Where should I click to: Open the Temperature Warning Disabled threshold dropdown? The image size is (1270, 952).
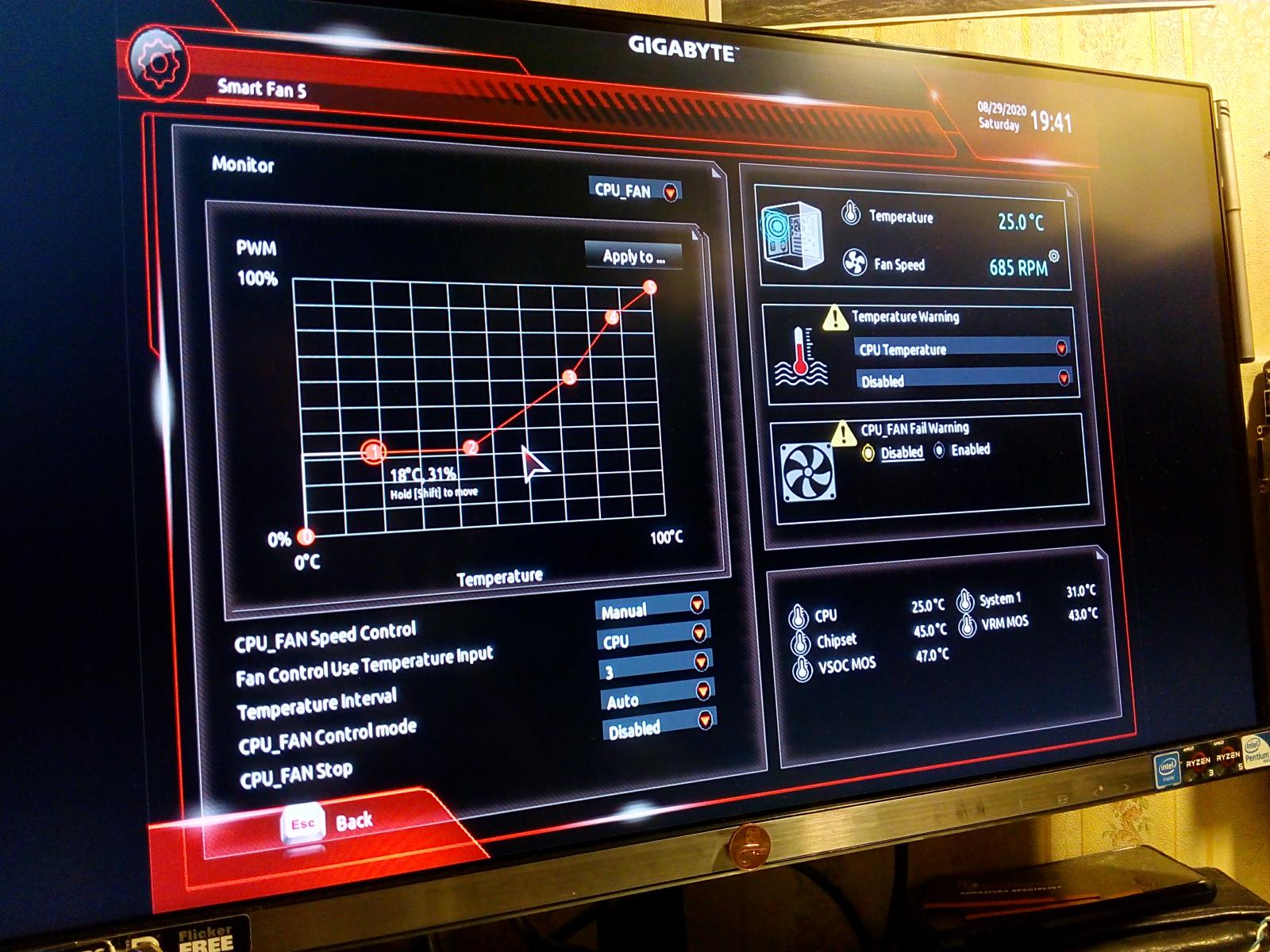[964, 380]
